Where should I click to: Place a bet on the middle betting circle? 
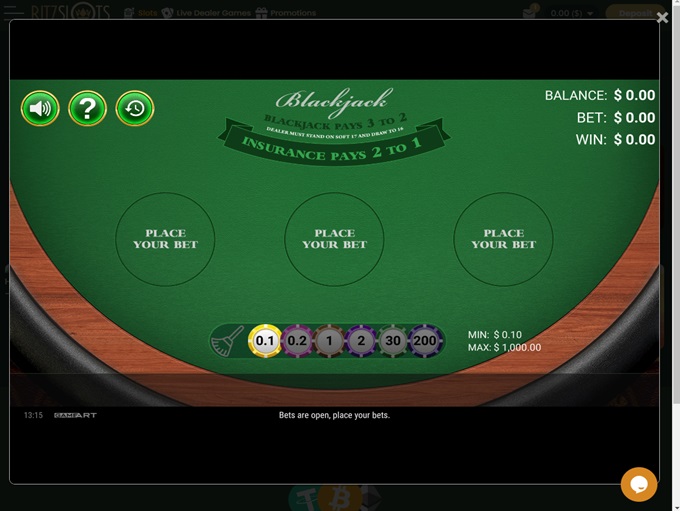[x=334, y=239]
